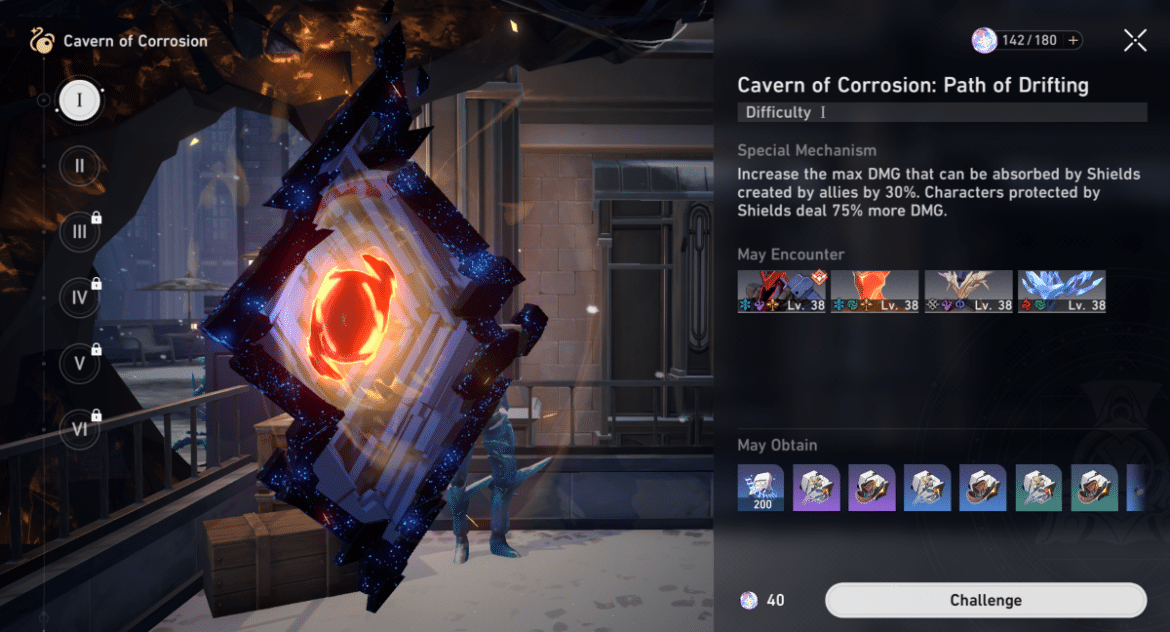1170x632 pixels.
Task: Choose locked difficulty level III
Action: tap(79, 232)
